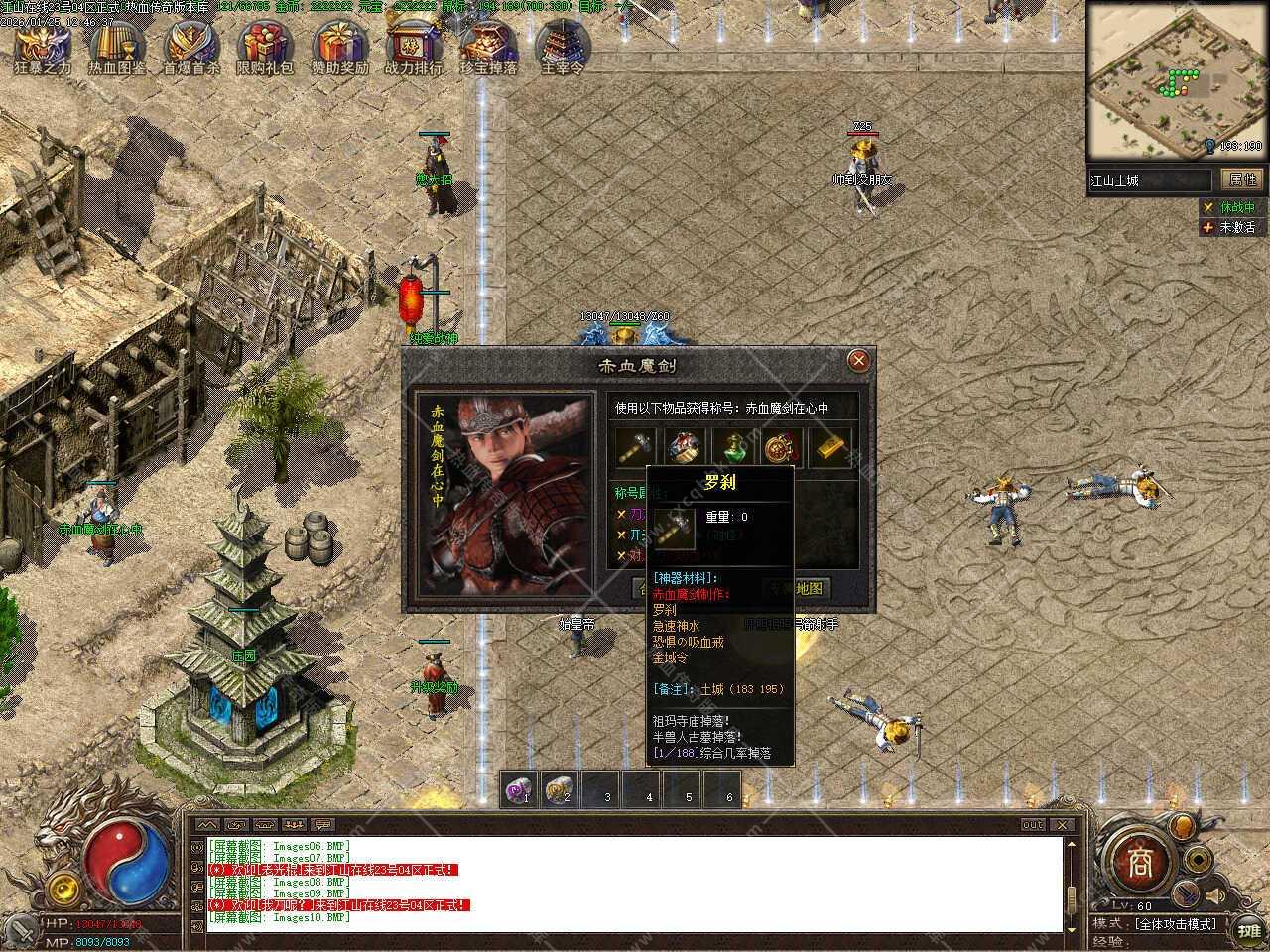Viewport: 1270px width, 952px height.
Task: Open the 狂暴之力 menu icon
Action: coord(43,45)
